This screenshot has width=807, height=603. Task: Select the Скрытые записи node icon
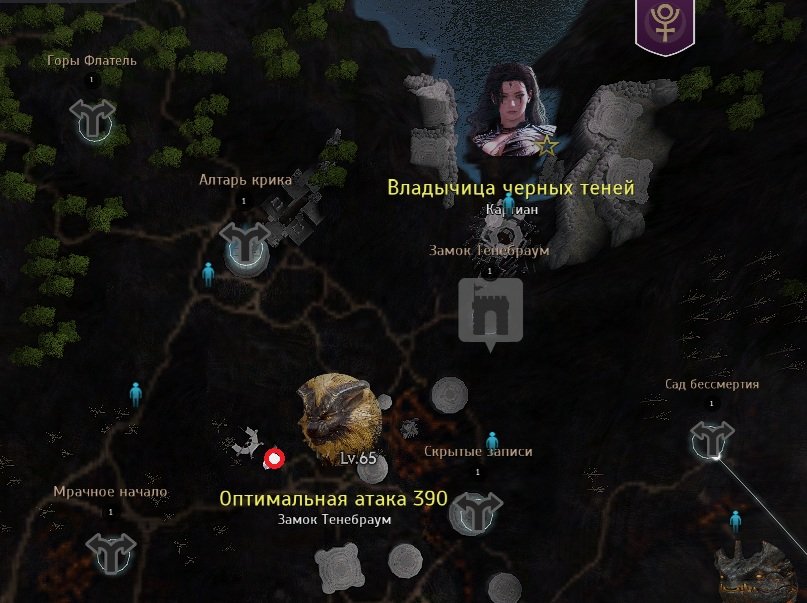477,512
